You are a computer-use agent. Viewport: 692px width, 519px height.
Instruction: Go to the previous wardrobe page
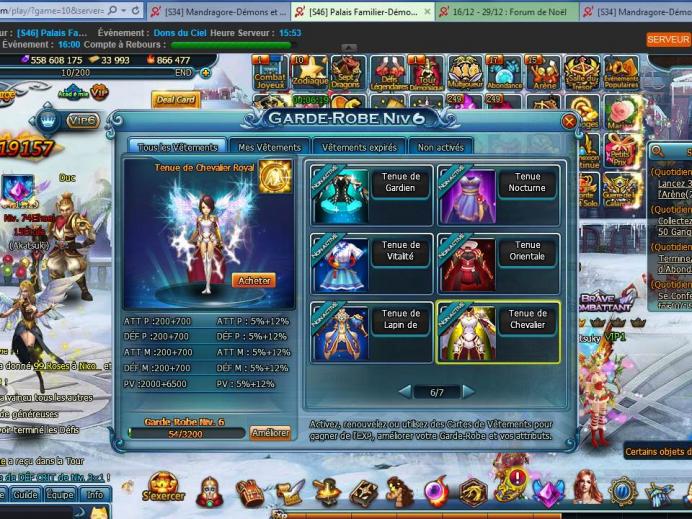pos(405,392)
